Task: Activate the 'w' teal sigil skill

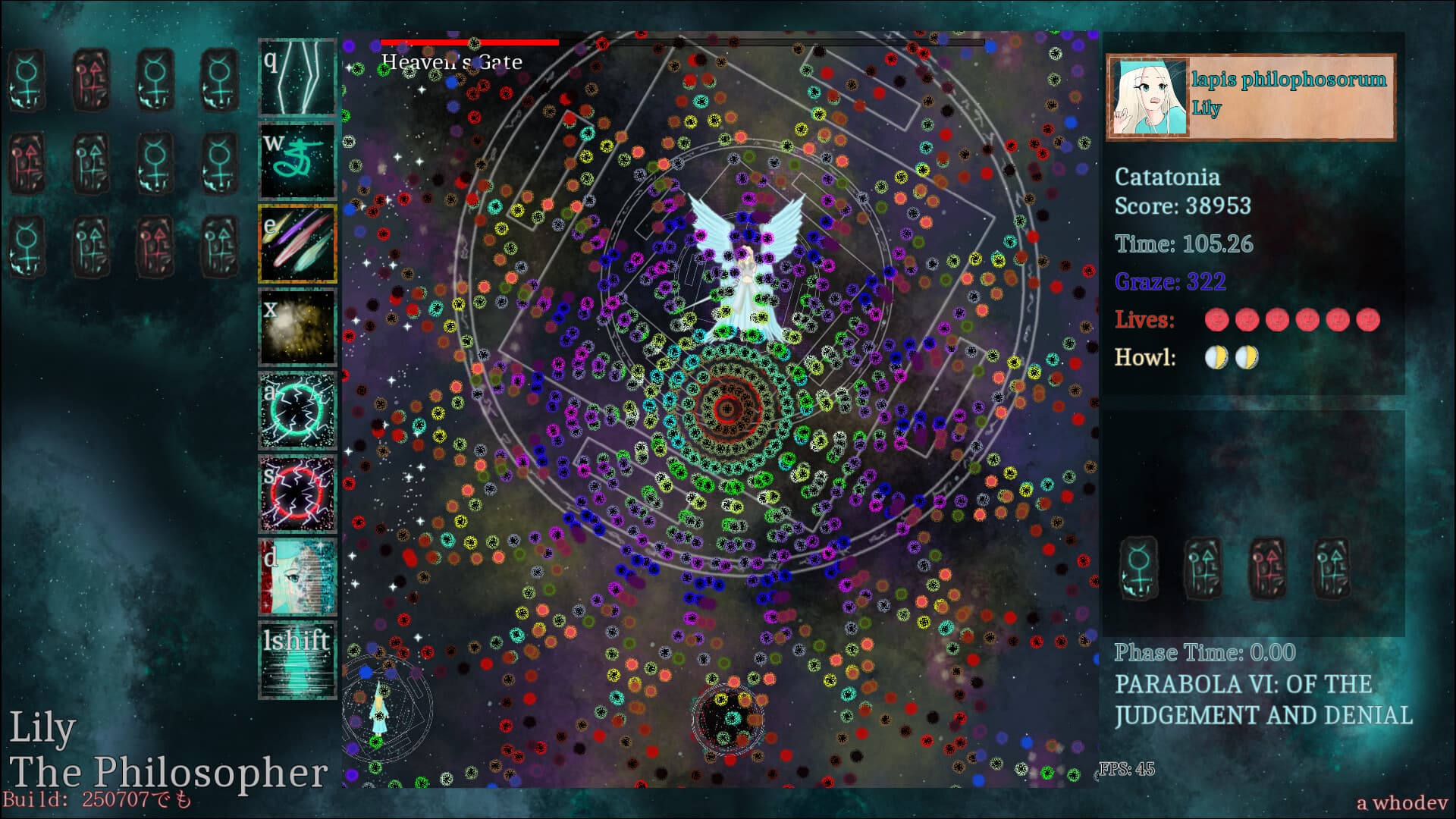Action: point(297,160)
